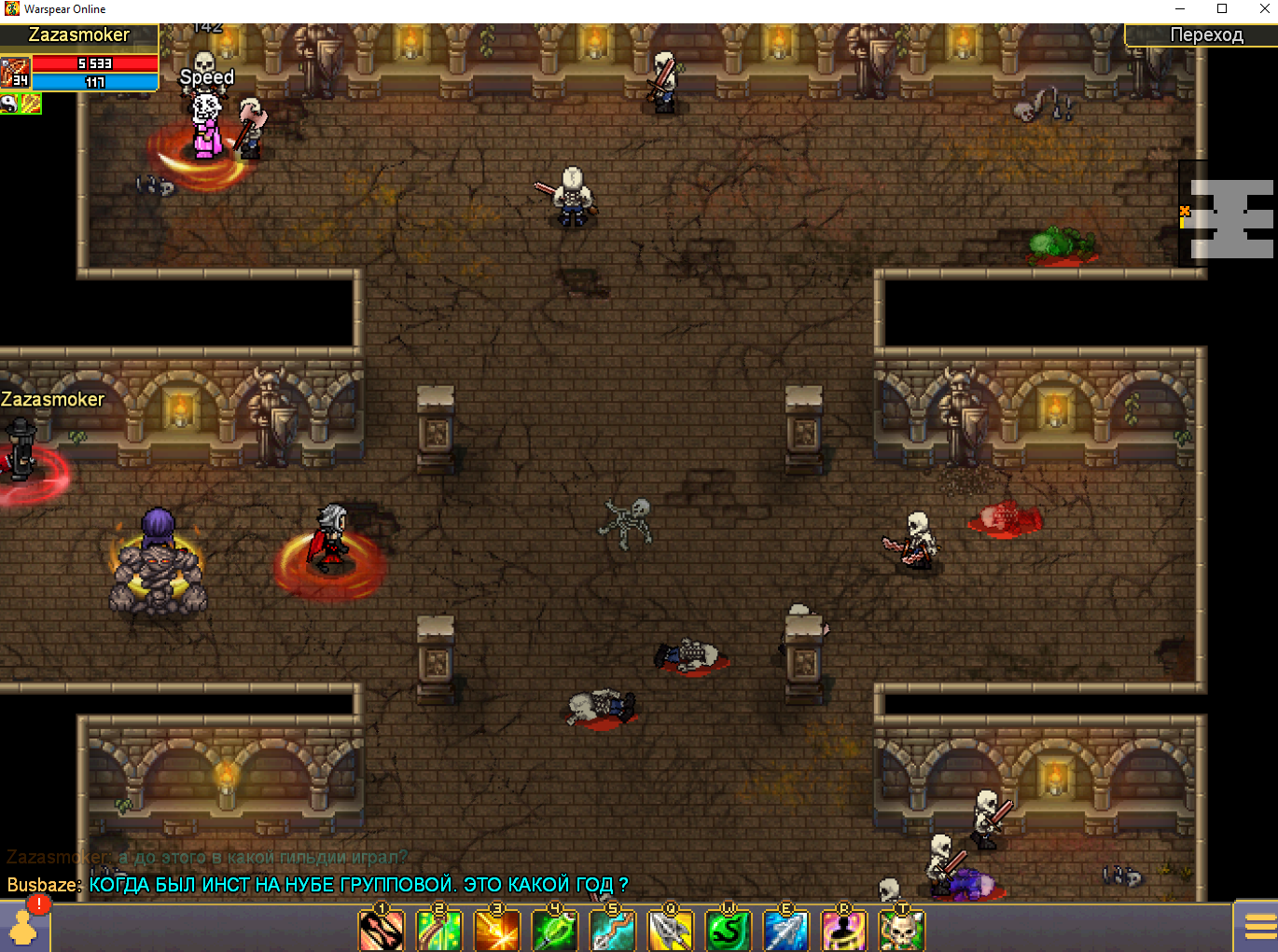
Task: Activate the green staff skill in slot 2
Action: [439, 930]
